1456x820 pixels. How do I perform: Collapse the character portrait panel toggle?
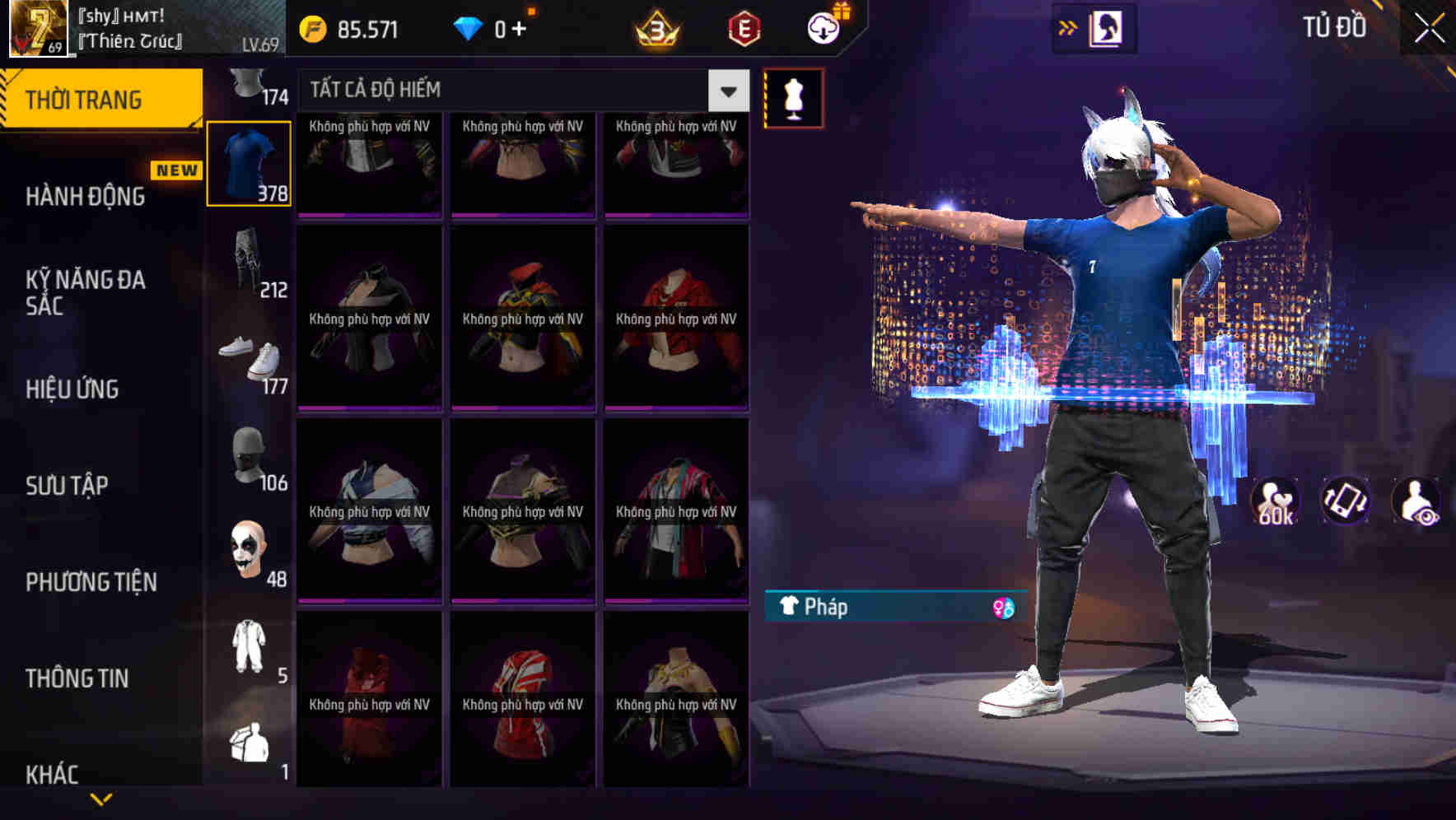(x=1108, y=26)
